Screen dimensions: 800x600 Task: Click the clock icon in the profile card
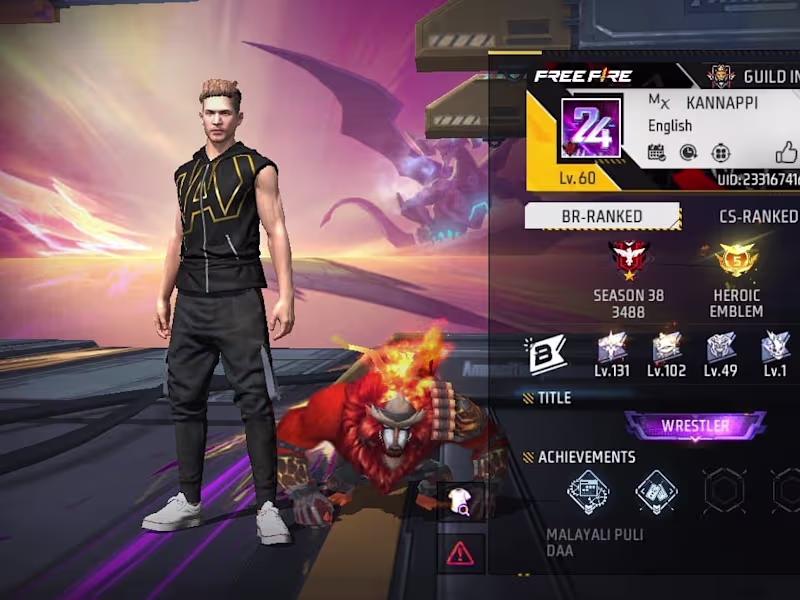pyautogui.click(x=689, y=153)
